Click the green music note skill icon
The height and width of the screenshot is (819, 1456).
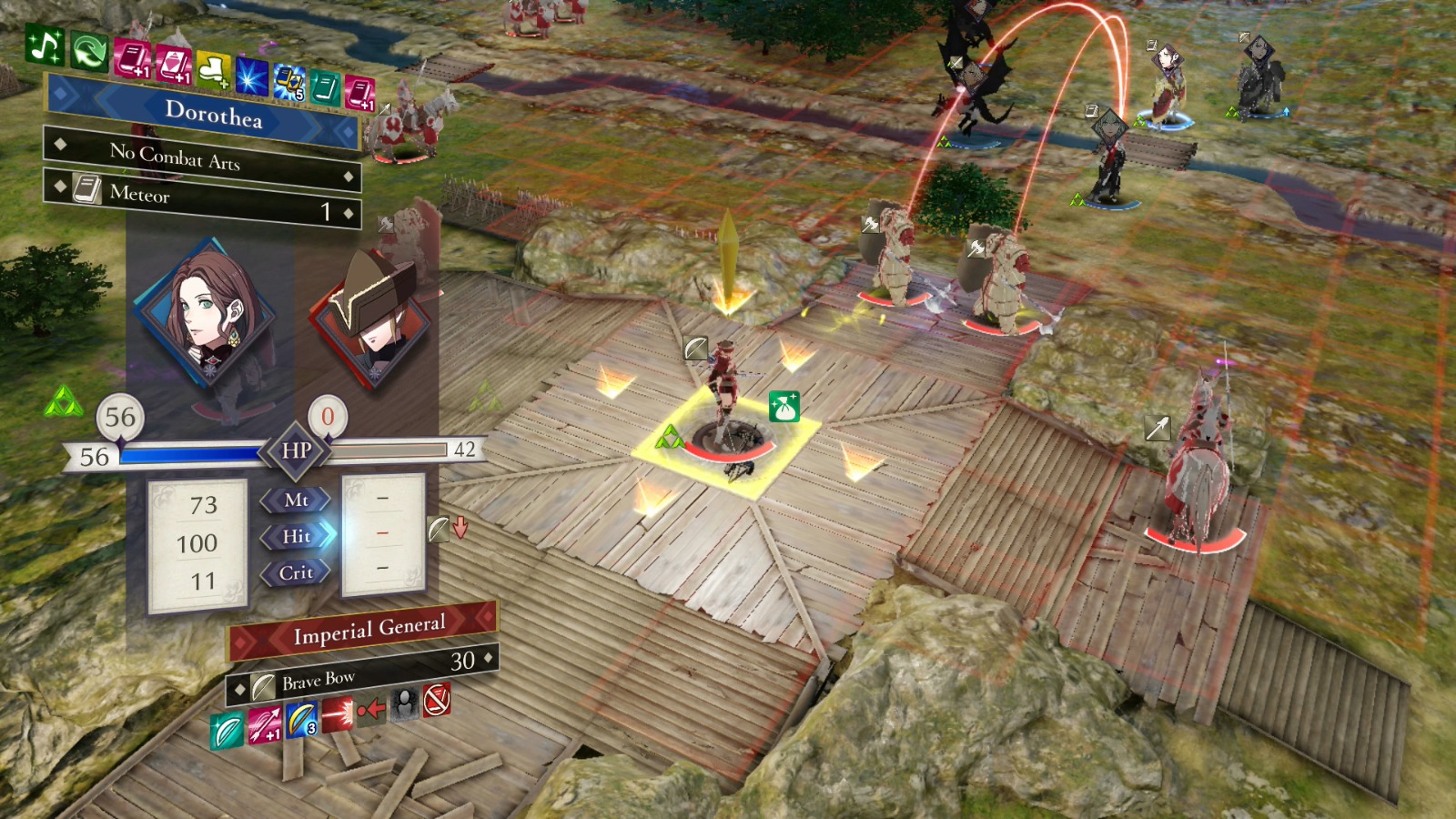pyautogui.click(x=45, y=45)
